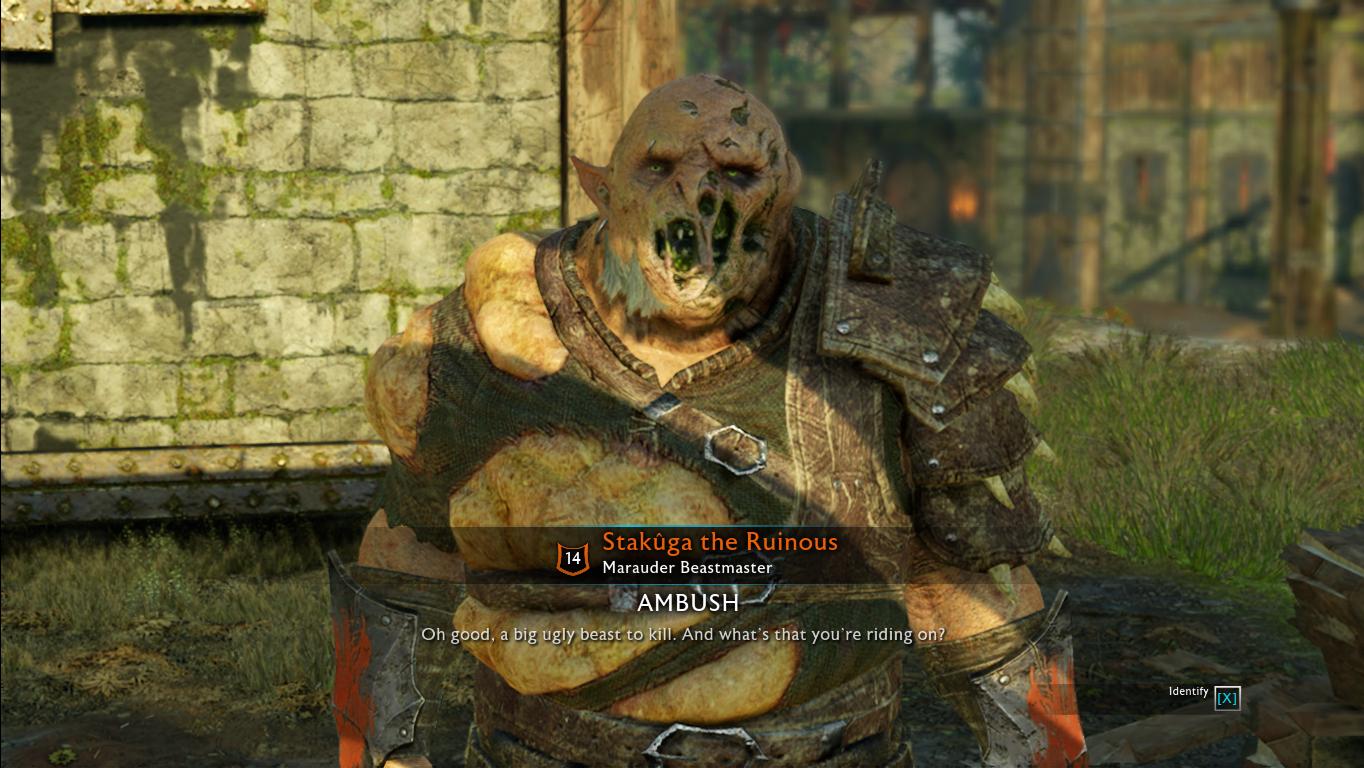Viewport: 1364px width, 768px height.
Task: Click the dialogue subtitle text line
Action: (684, 634)
